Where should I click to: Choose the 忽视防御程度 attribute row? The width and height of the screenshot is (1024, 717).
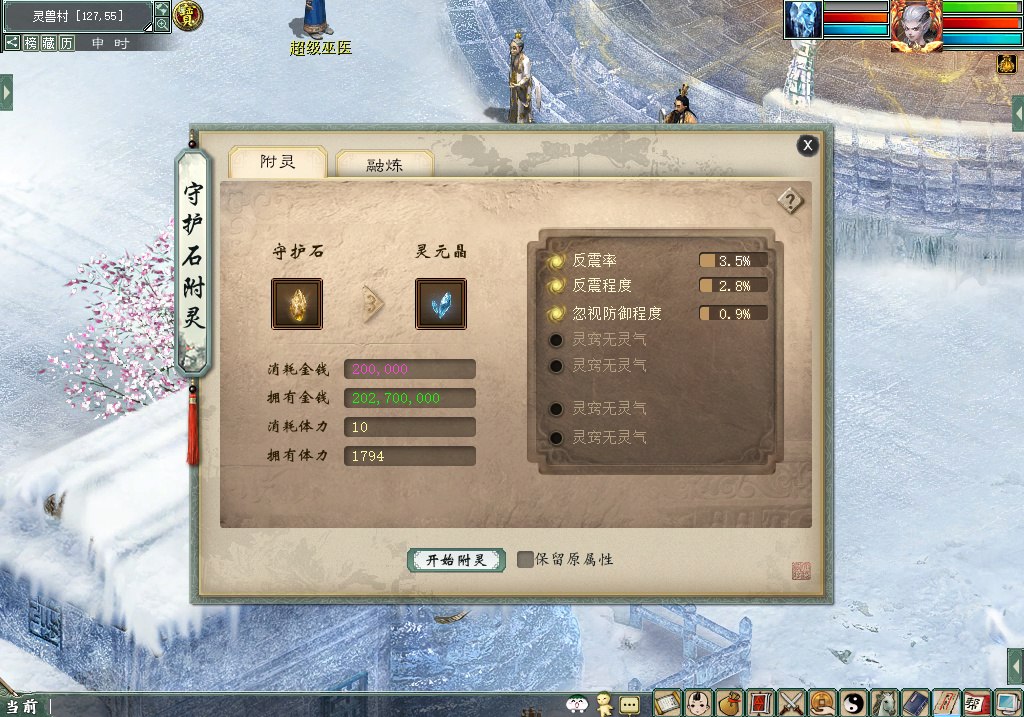tap(616, 313)
